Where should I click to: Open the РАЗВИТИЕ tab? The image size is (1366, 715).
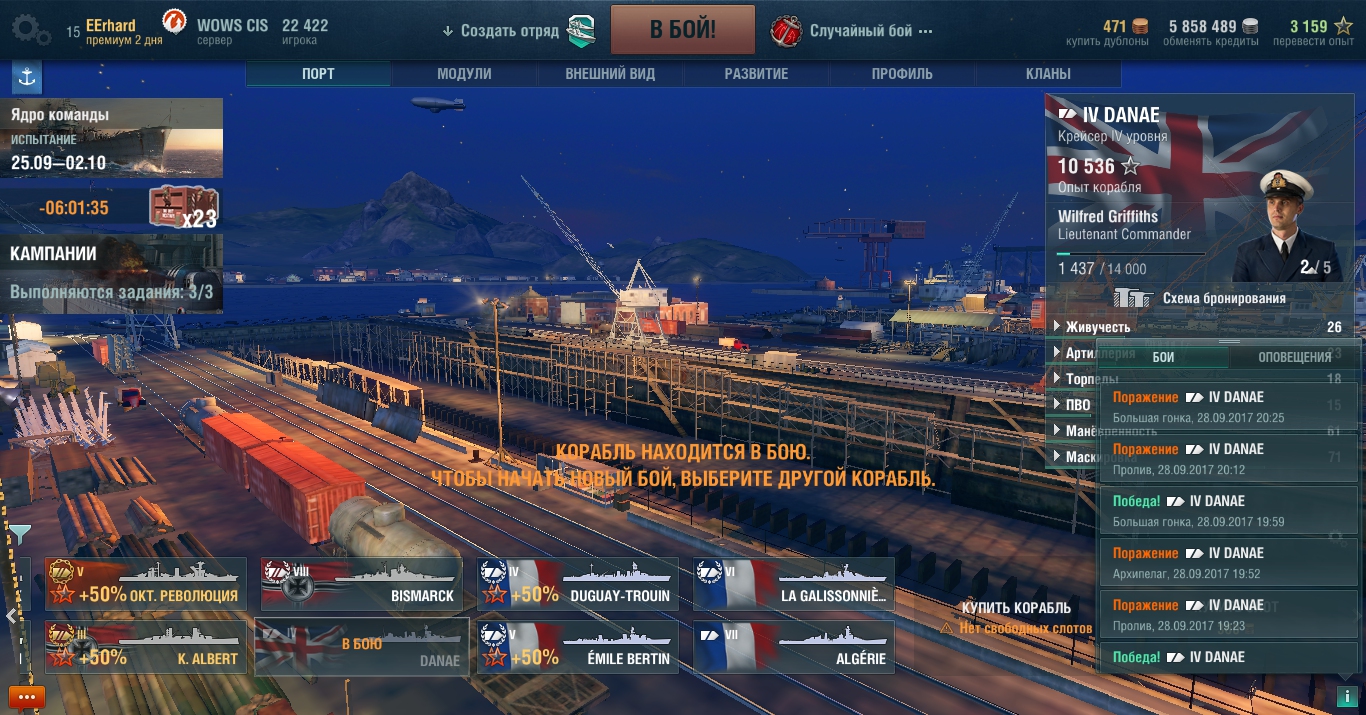(x=756, y=74)
